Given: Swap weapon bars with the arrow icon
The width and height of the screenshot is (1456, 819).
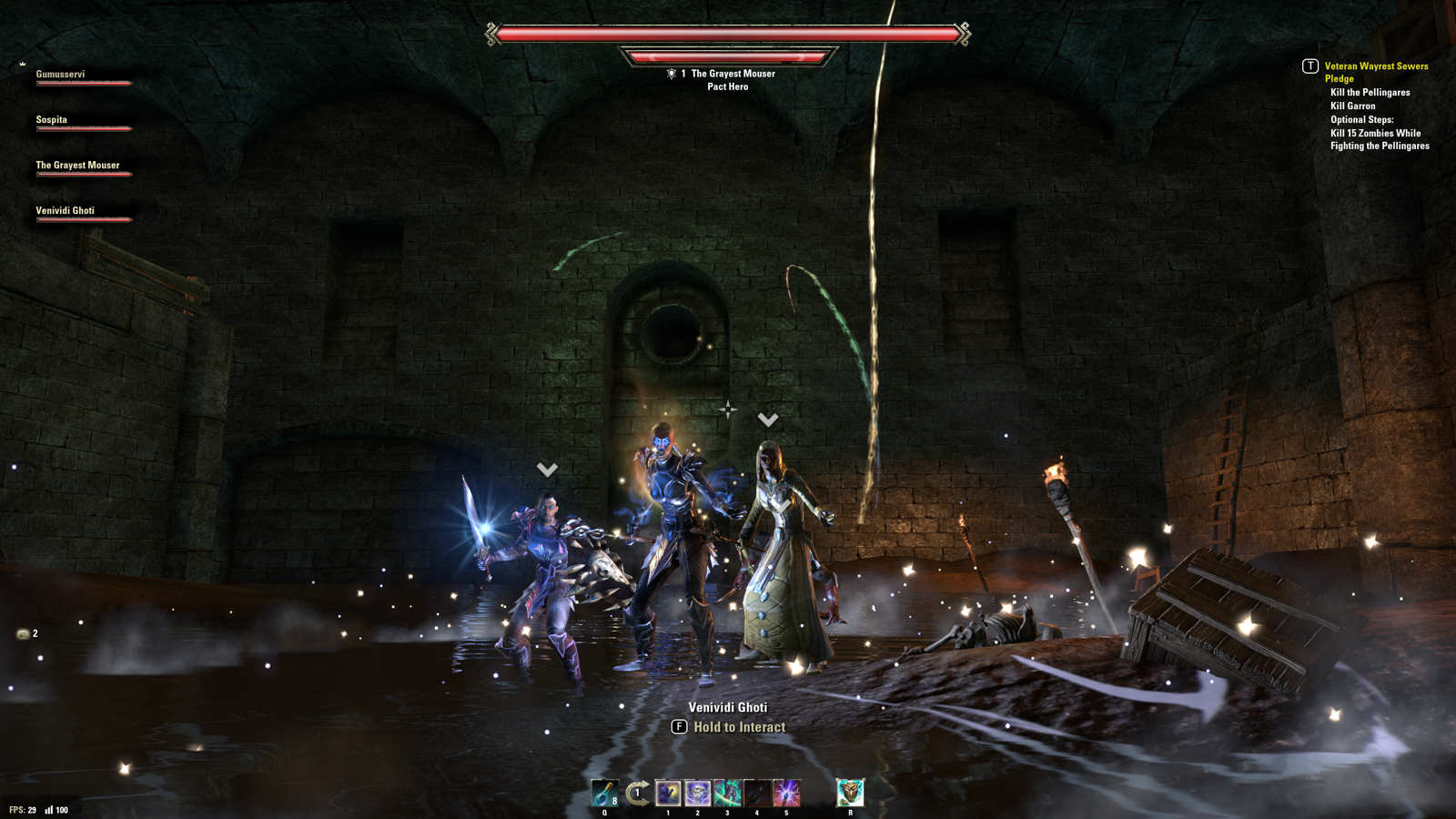Looking at the screenshot, I should [x=638, y=793].
